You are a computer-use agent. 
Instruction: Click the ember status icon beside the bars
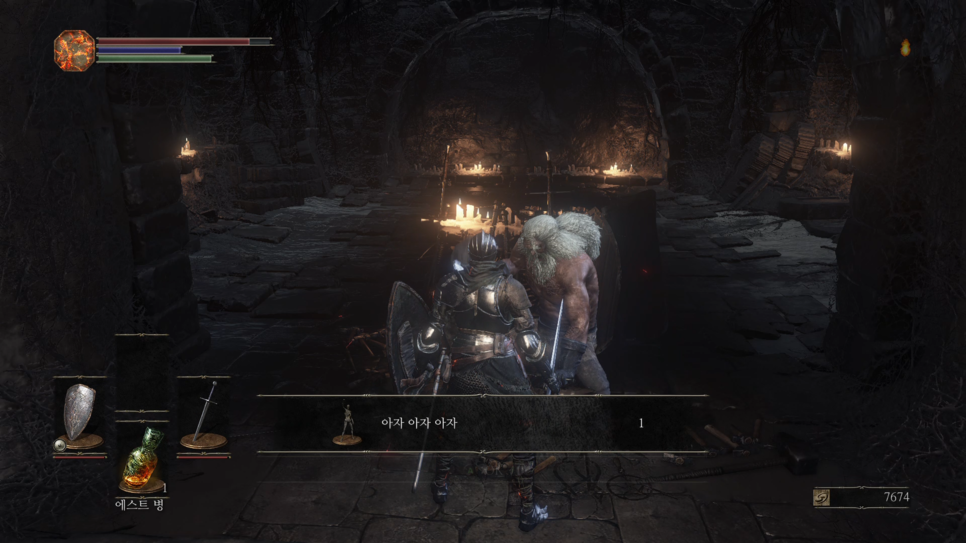(74, 49)
